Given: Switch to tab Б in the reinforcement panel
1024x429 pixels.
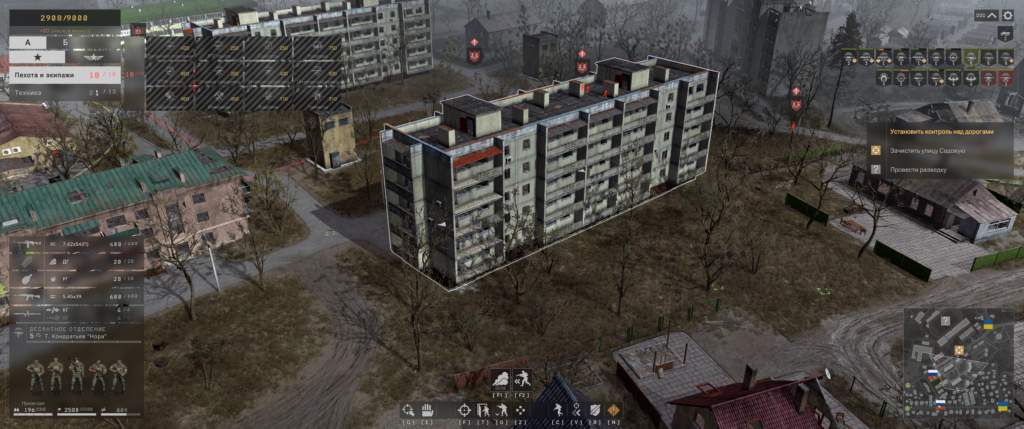Looking at the screenshot, I should point(65,43).
